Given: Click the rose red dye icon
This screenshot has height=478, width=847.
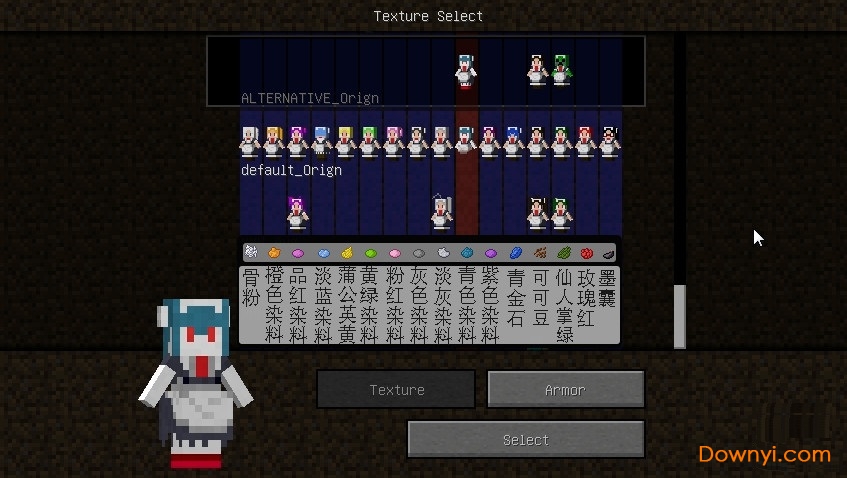Looking at the screenshot, I should [587, 253].
